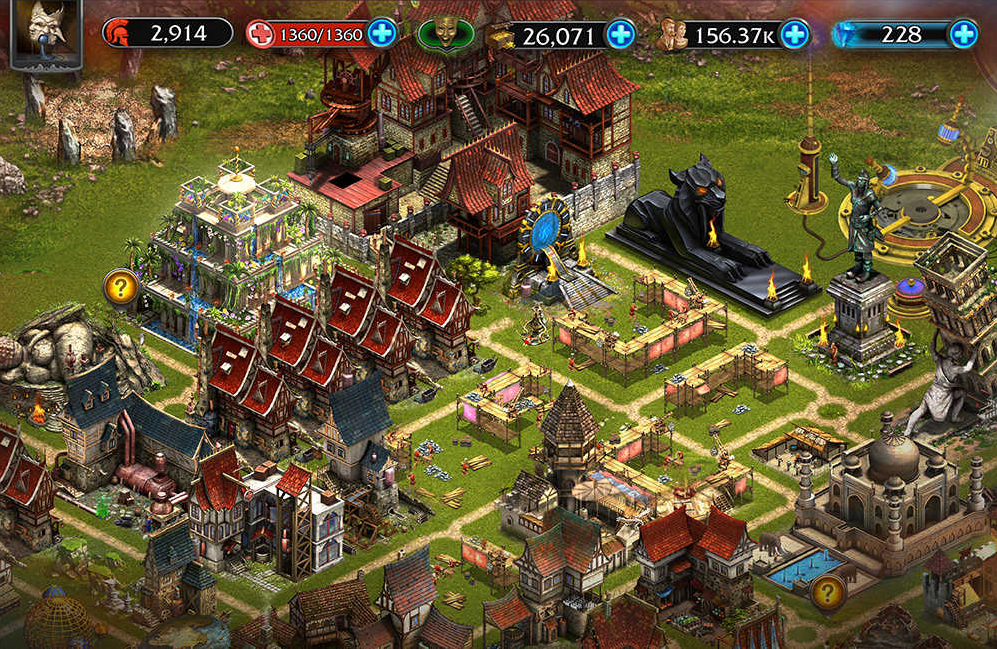Image resolution: width=997 pixels, height=649 pixels.
Task: Open the question mark beside the hanging gardens
Action: (x=121, y=288)
